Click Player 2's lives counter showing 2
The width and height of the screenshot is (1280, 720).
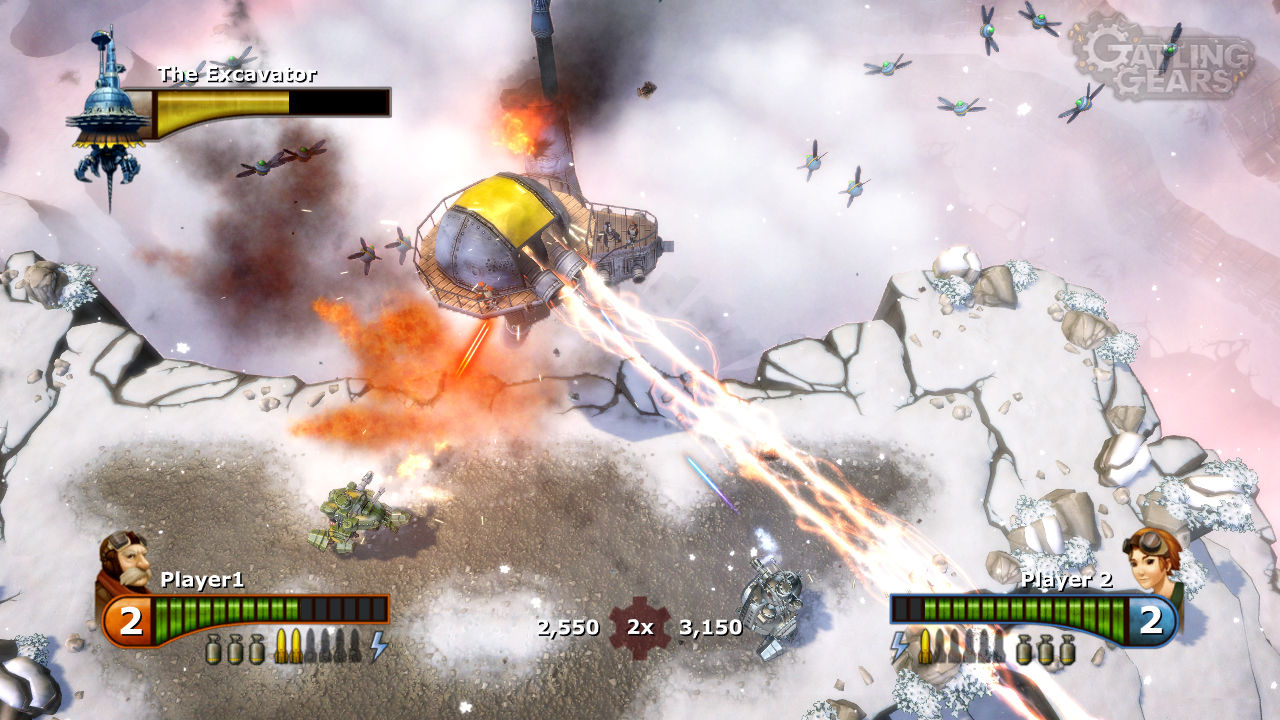[x=1150, y=617]
